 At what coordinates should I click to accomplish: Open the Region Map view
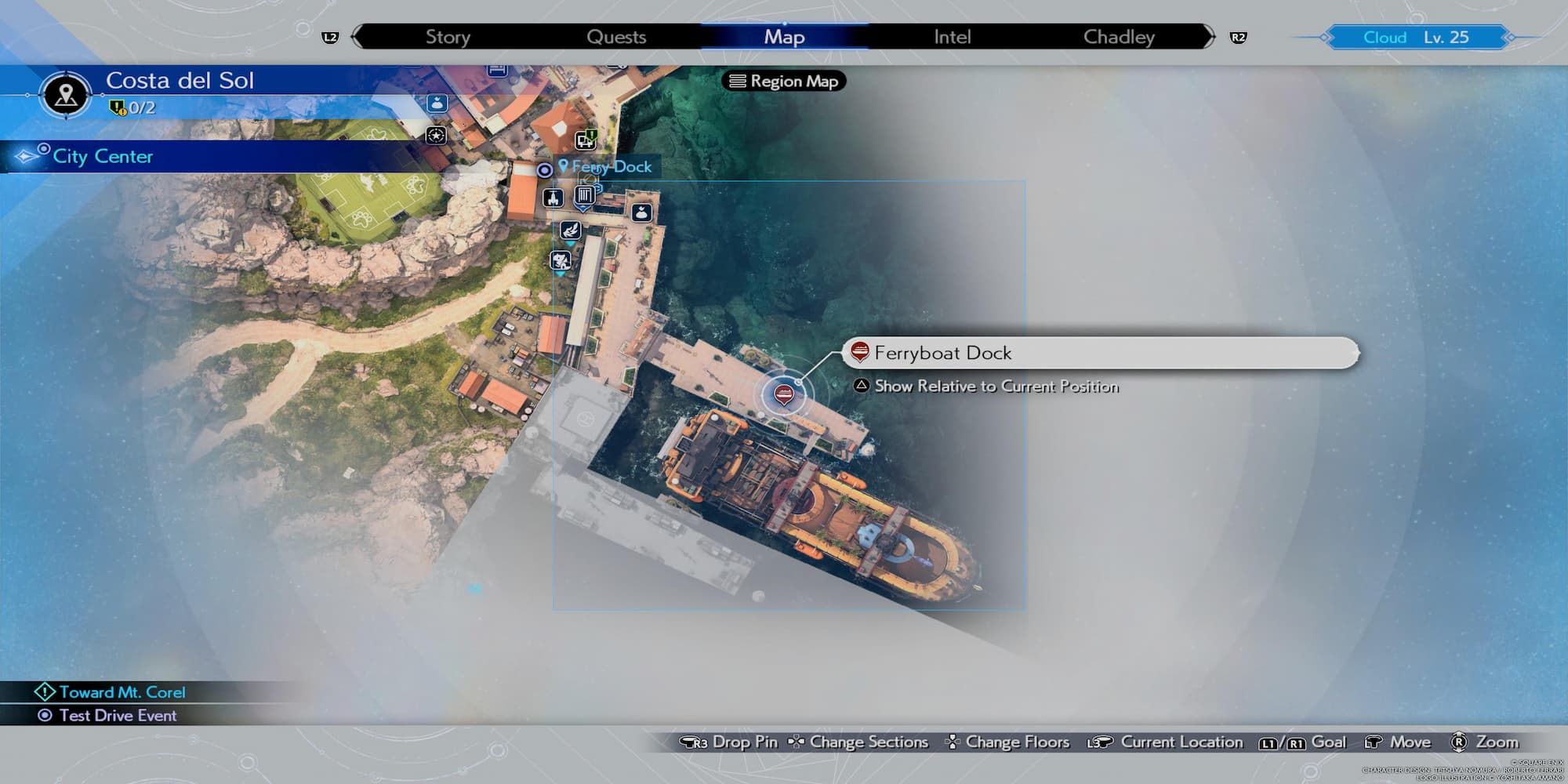(x=784, y=81)
